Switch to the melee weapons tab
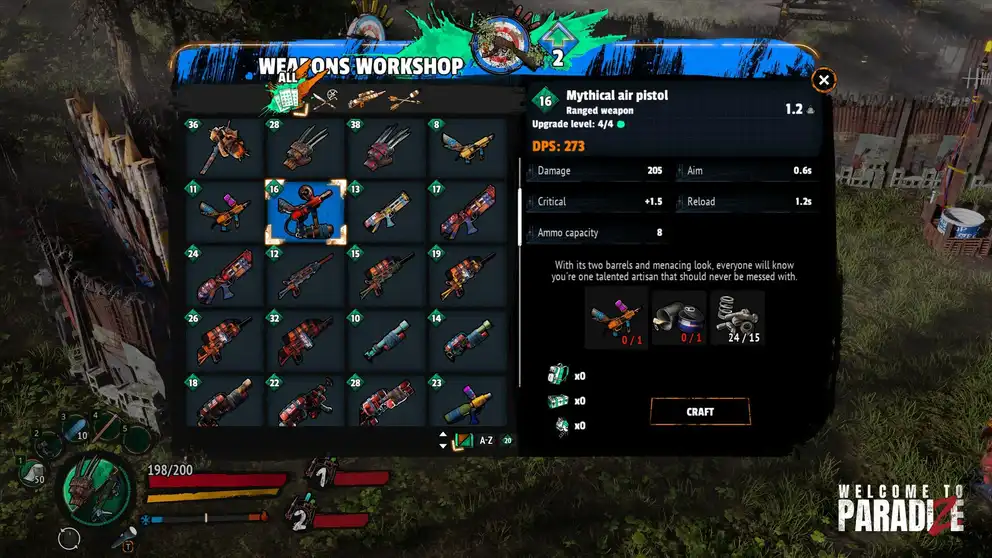Screen dimensions: 992x558 coord(328,99)
